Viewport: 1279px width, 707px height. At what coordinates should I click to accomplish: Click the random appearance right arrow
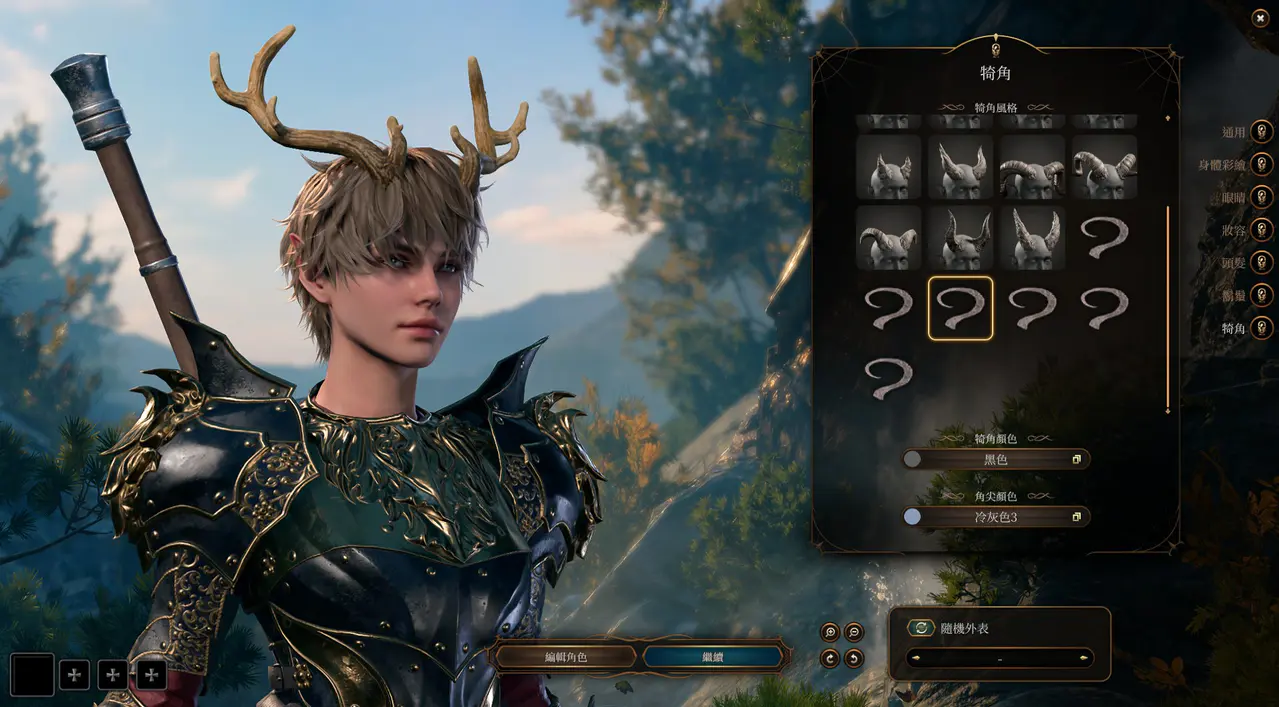click(1084, 658)
